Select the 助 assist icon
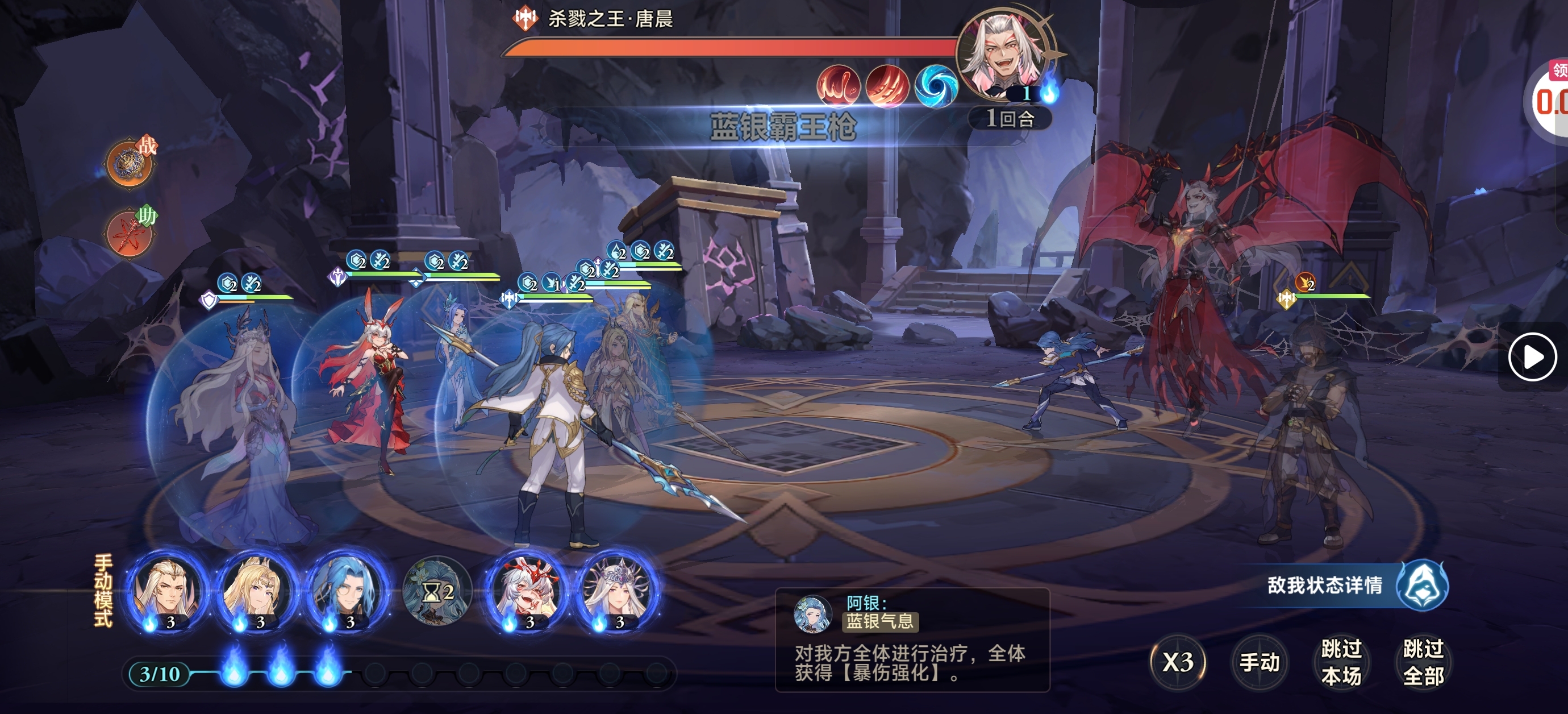 click(x=130, y=232)
